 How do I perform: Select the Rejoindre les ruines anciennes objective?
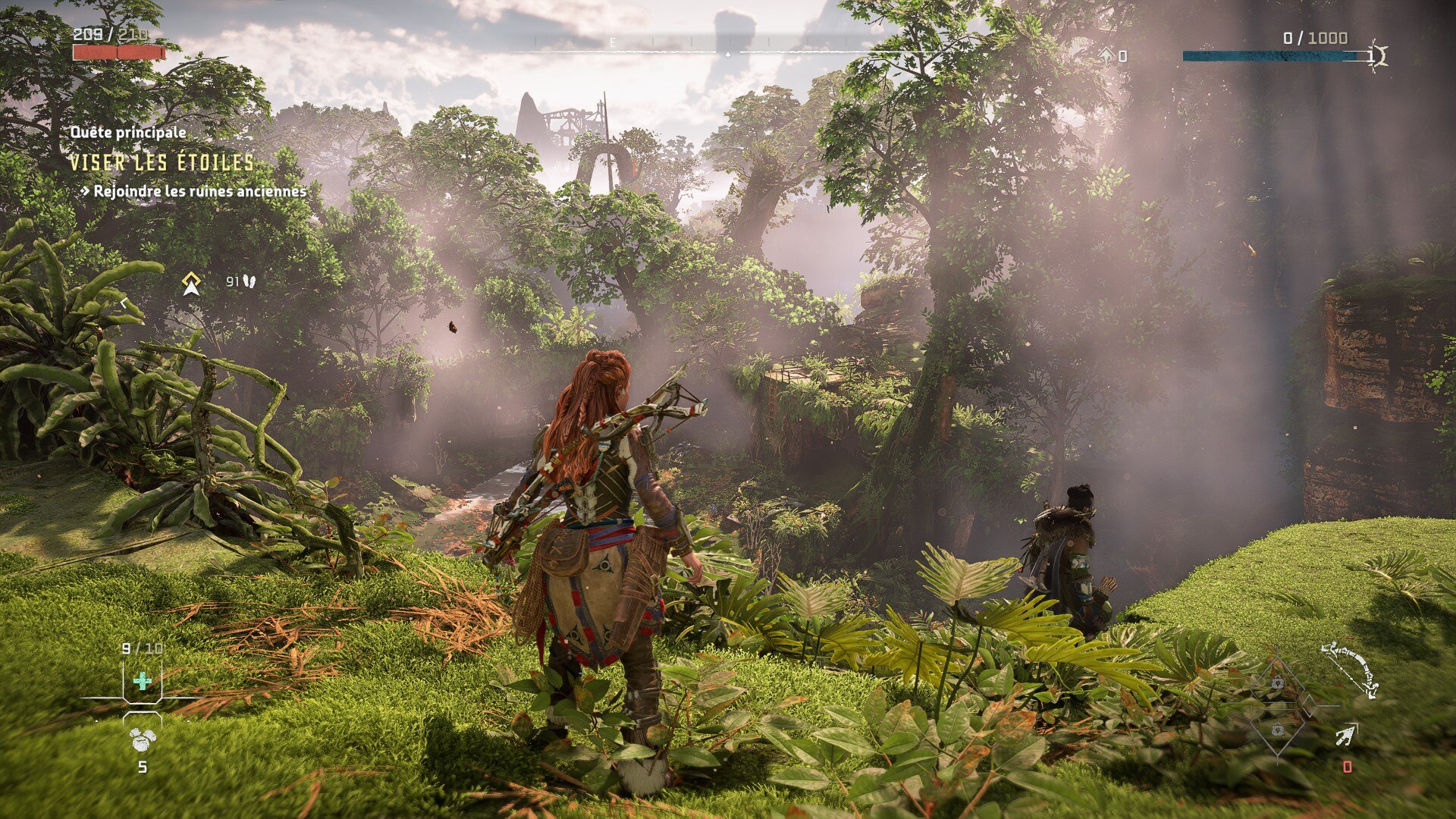coord(199,191)
